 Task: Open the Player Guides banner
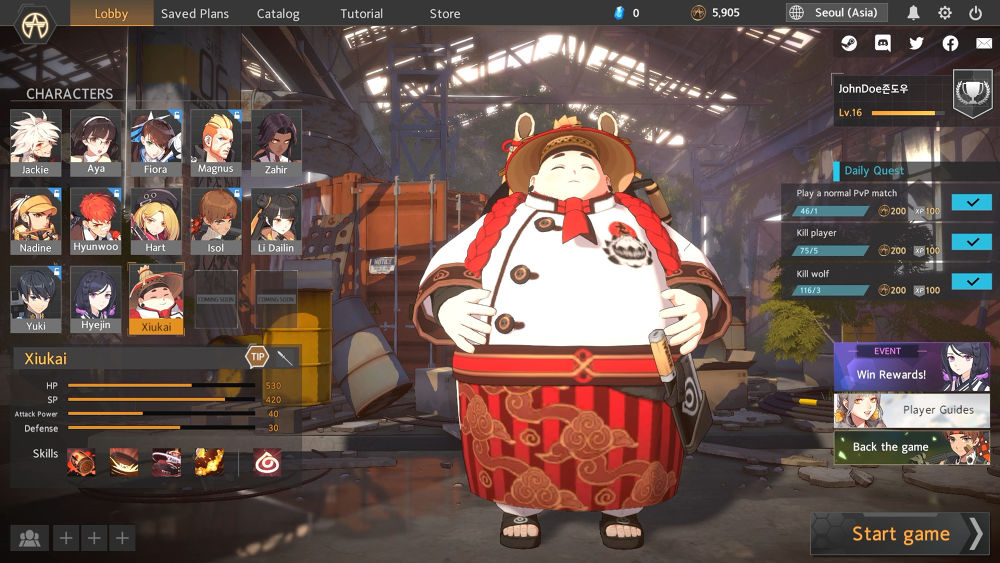click(x=911, y=409)
